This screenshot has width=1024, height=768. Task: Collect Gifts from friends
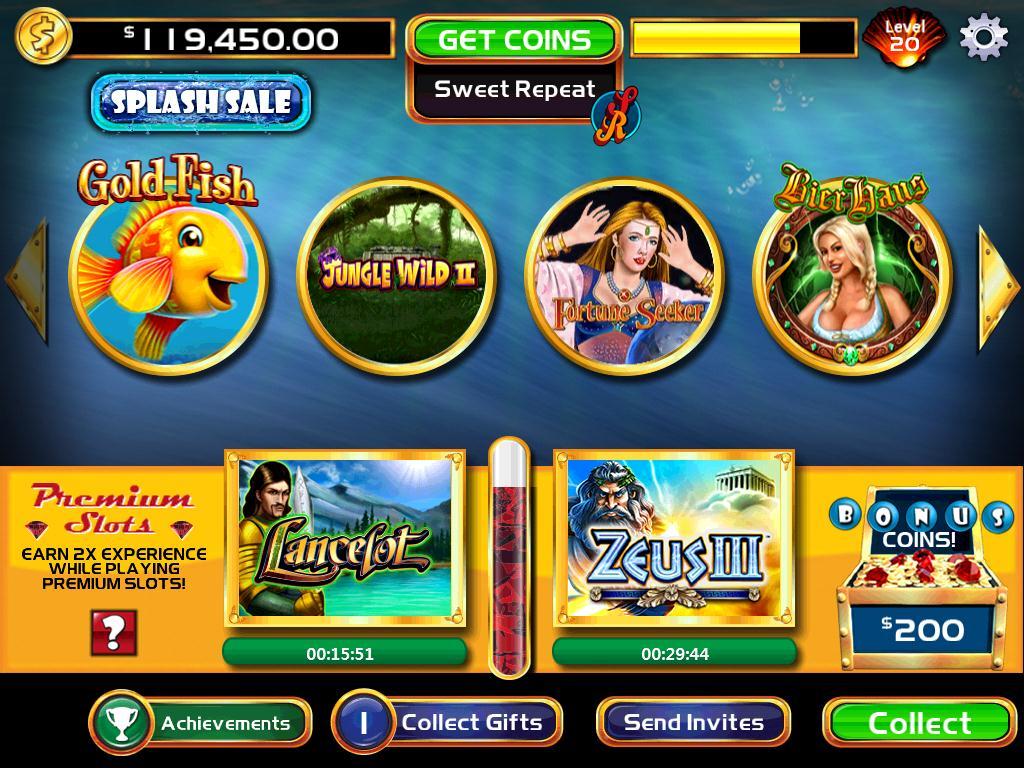click(x=447, y=722)
